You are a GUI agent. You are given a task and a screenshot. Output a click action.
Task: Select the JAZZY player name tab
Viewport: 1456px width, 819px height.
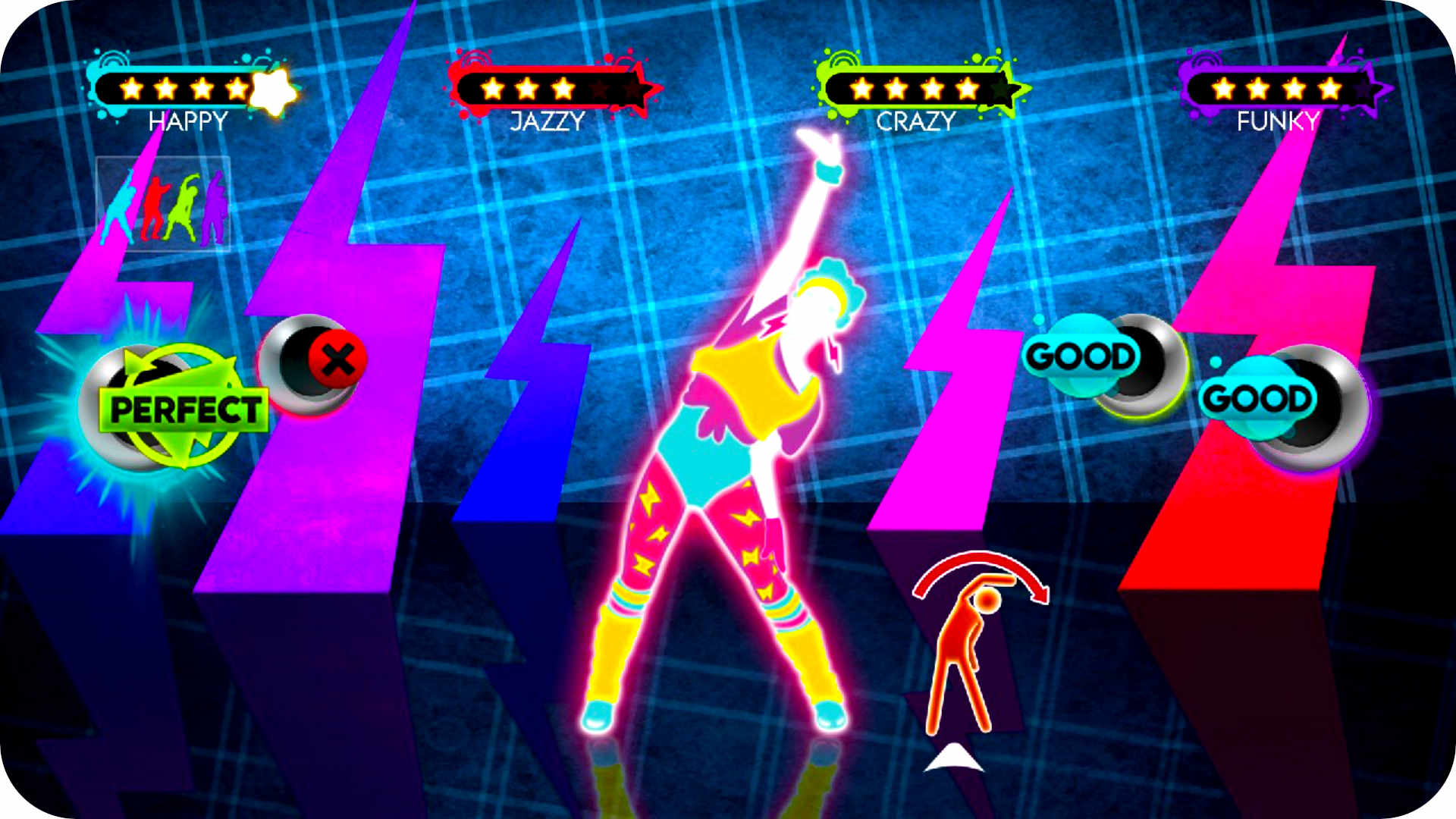(548, 118)
